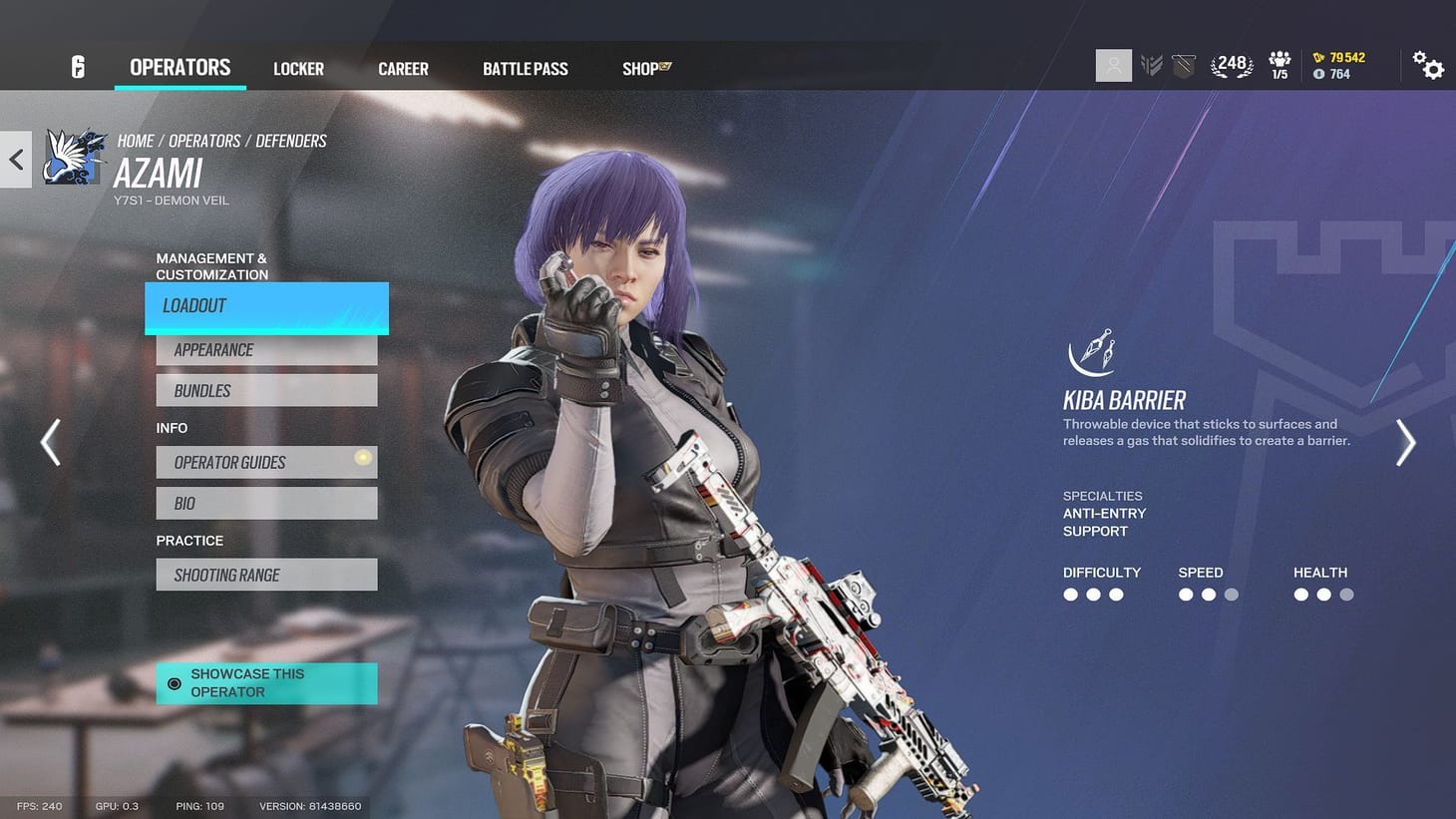1456x819 pixels.
Task: Click the rank chevrons icon
Action: 1151,64
